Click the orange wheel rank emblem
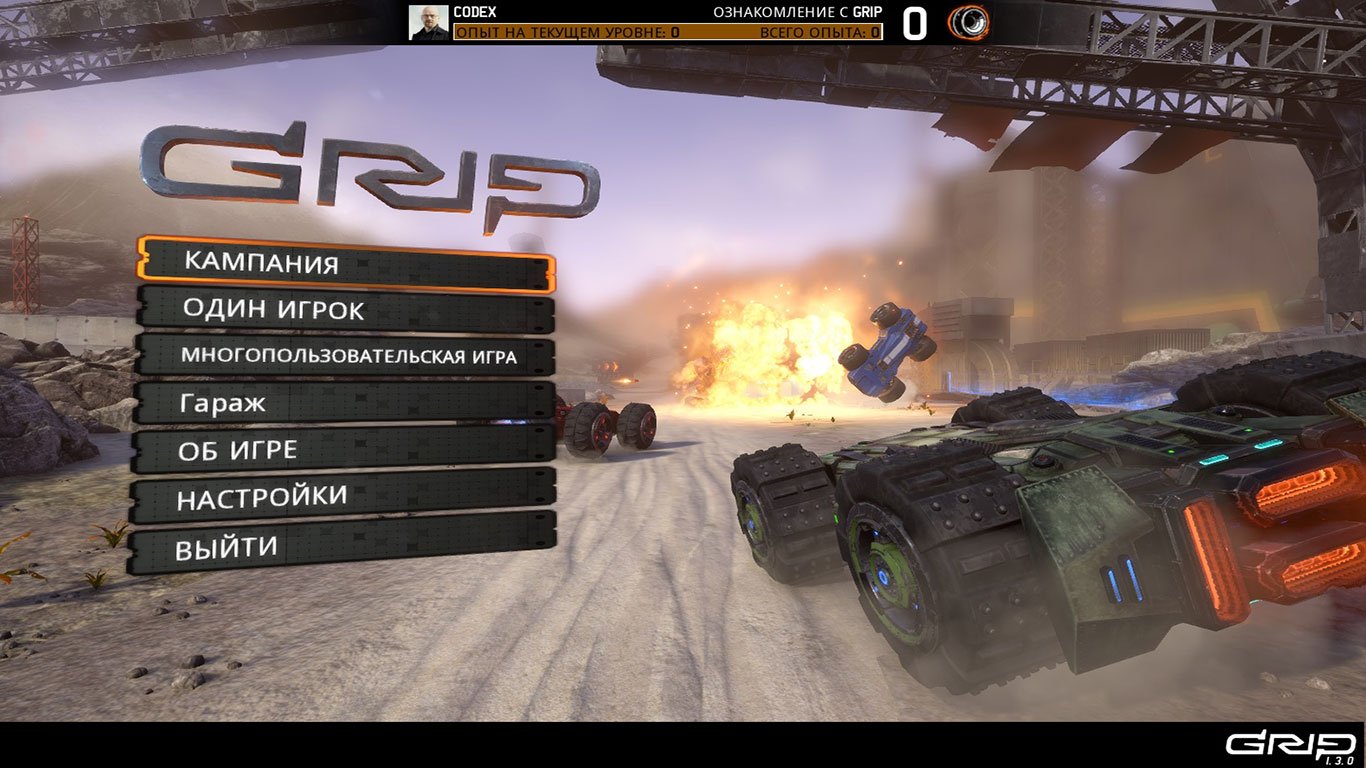The image size is (1366, 768). [967, 21]
